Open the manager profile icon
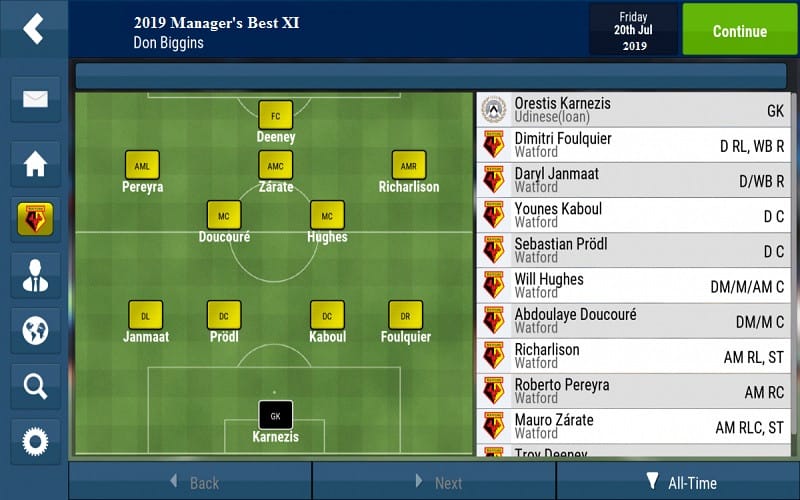This screenshot has height=500, width=800. click(35, 275)
